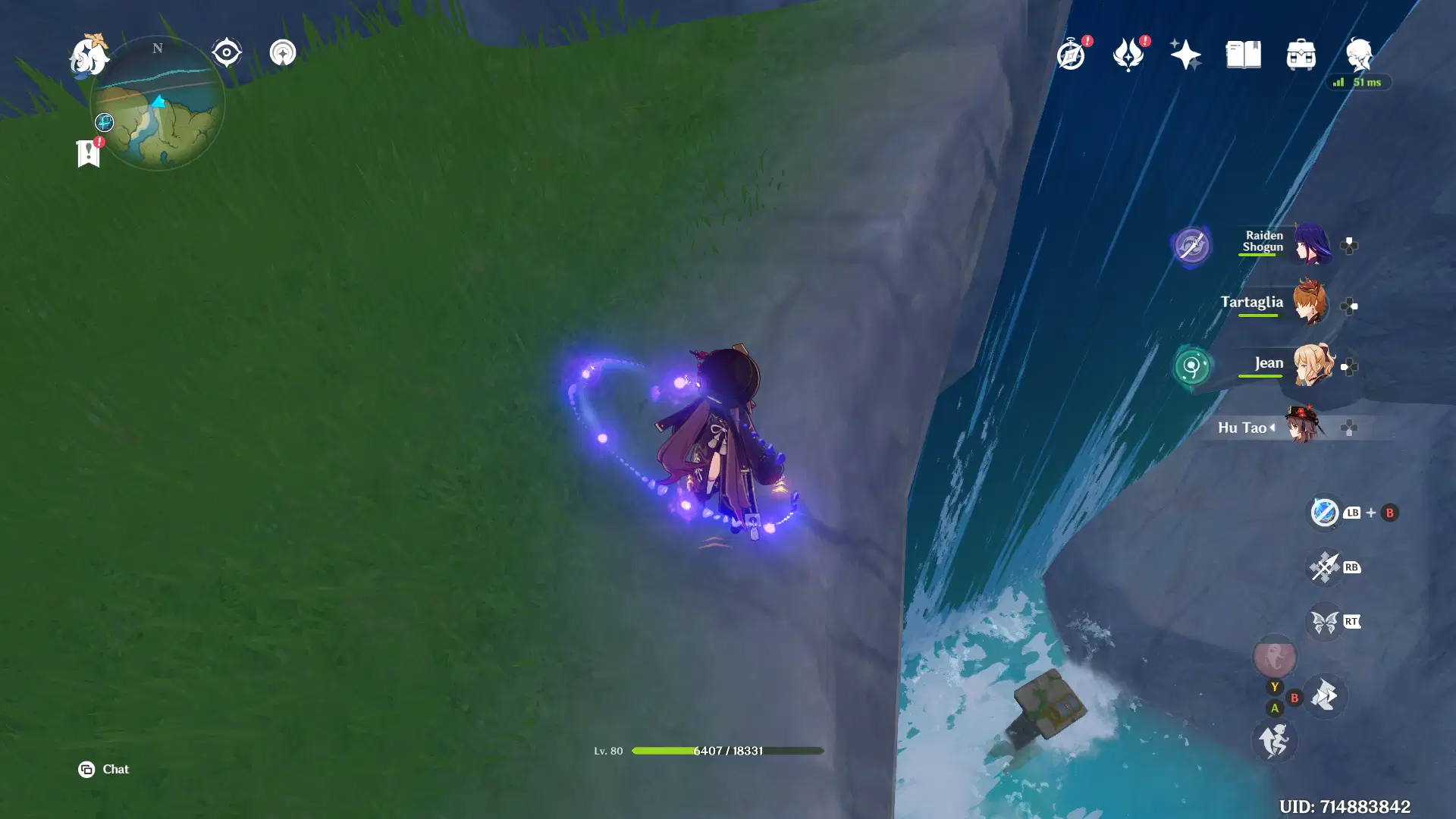Open the Adventurer Handbook
Viewport: 1456px width, 819px height.
pyautogui.click(x=1072, y=55)
